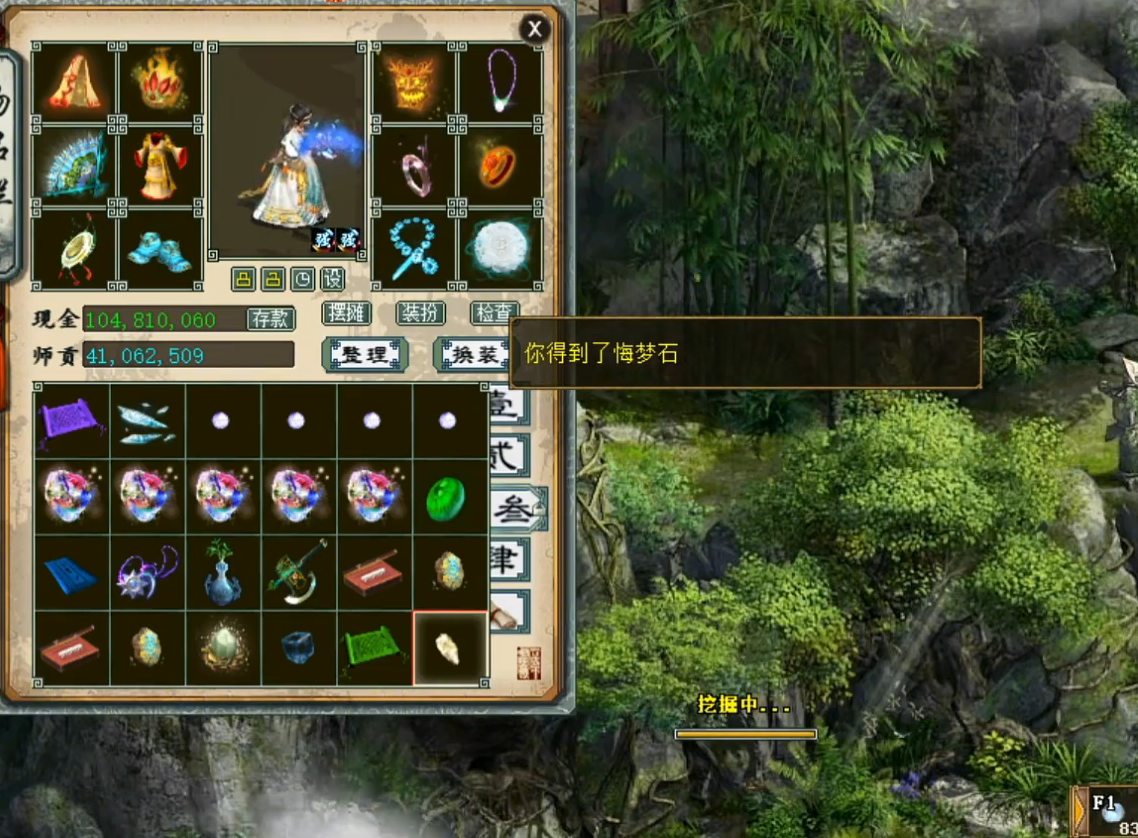
Task: Click the 整理 sort inventory button
Action: click(365, 354)
